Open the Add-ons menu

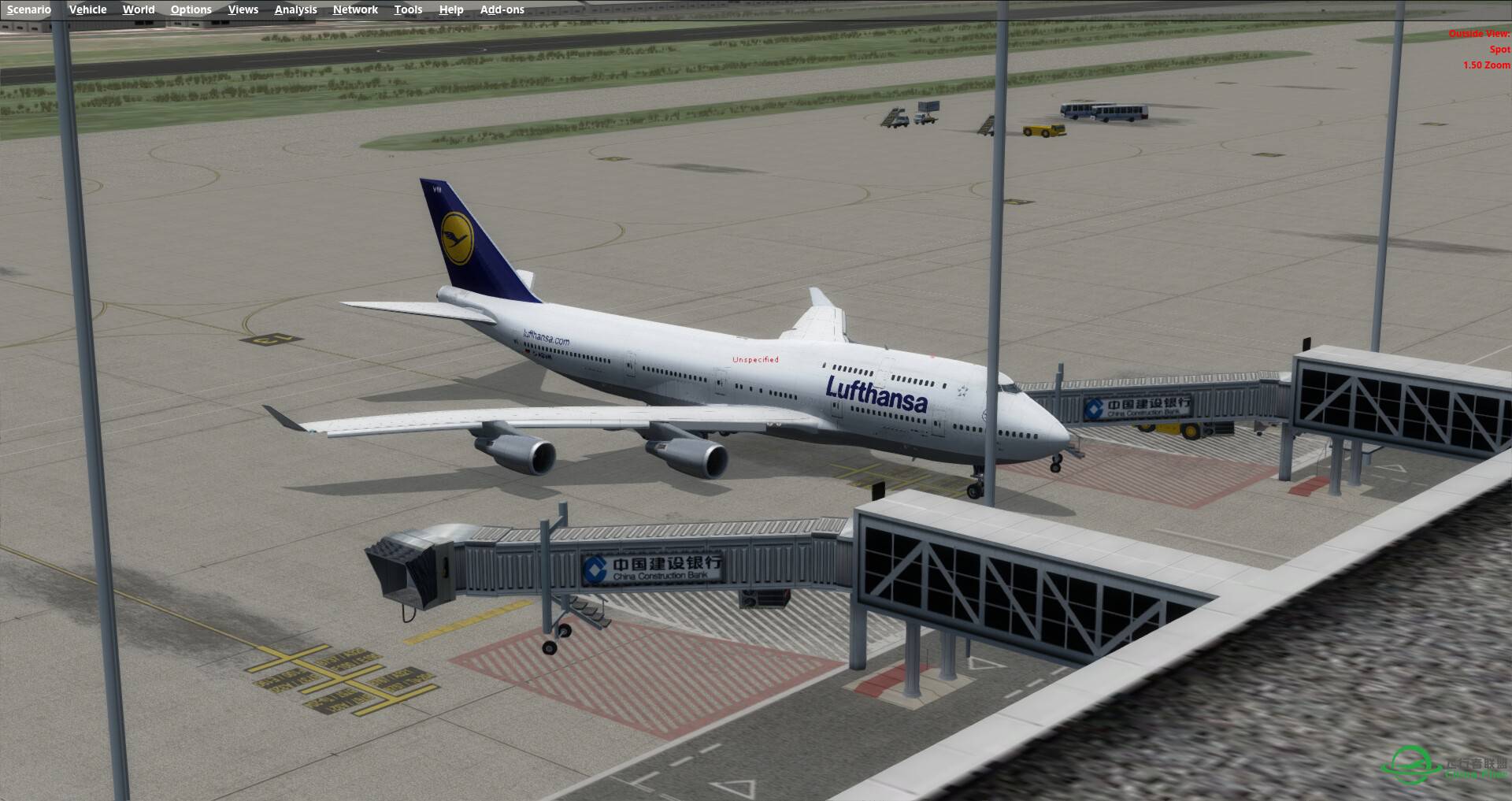[x=502, y=9]
